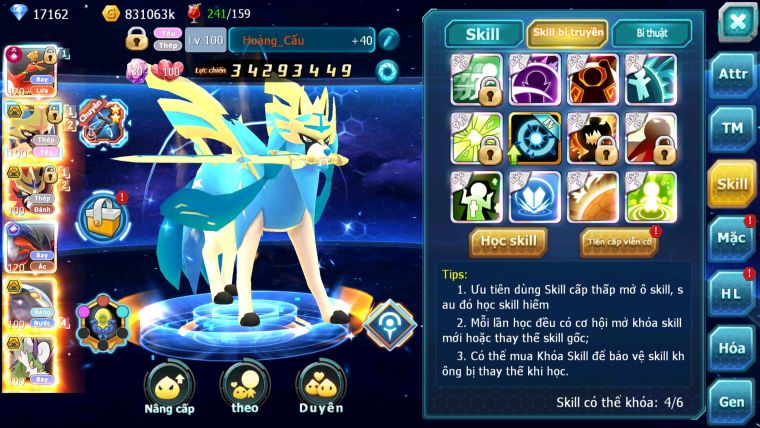Open the HL side tab
Screen dimensions: 760x428
[x=733, y=293]
